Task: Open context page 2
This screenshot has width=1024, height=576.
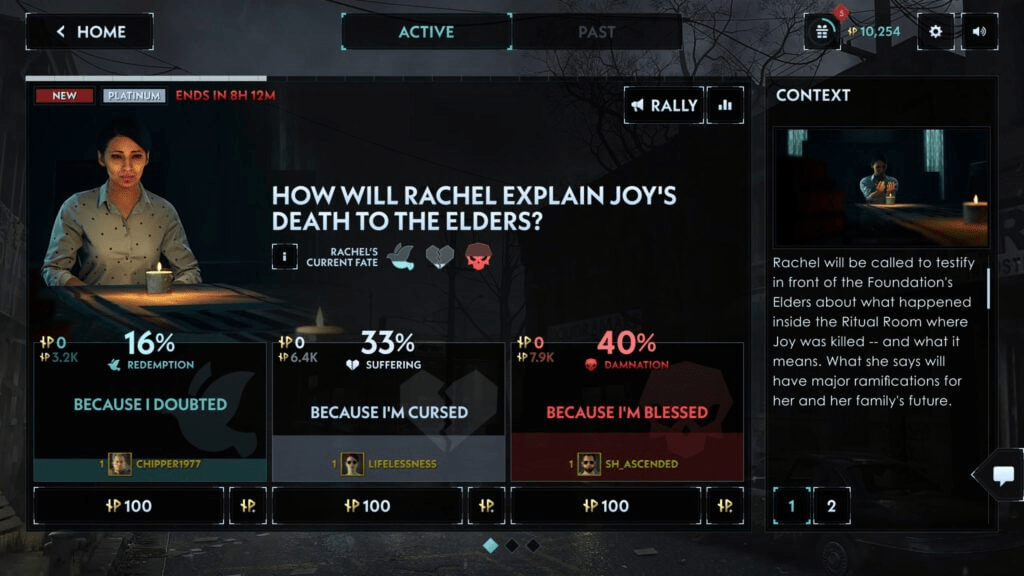Action: click(x=831, y=506)
